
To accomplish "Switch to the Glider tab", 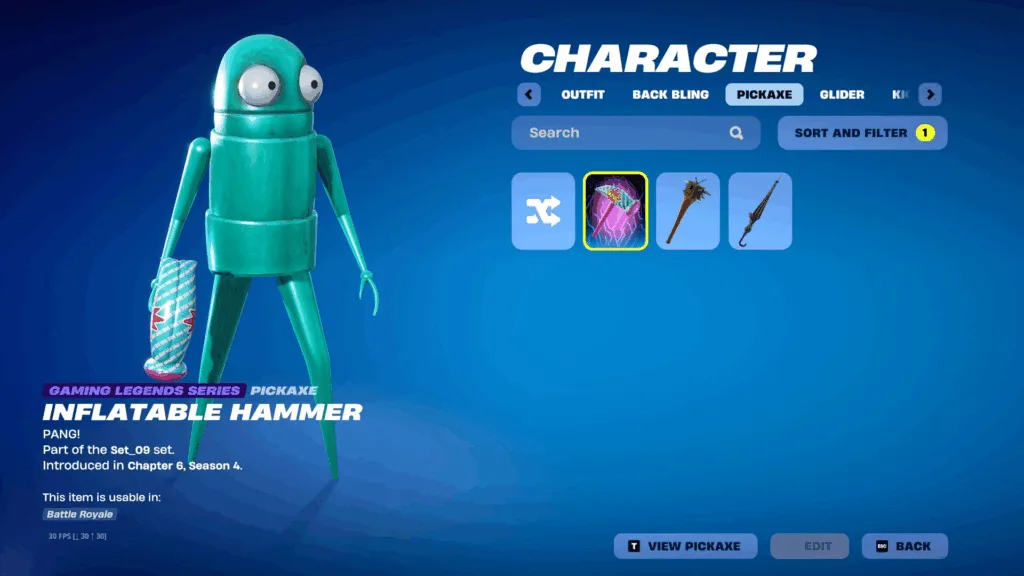I will click(x=842, y=95).
